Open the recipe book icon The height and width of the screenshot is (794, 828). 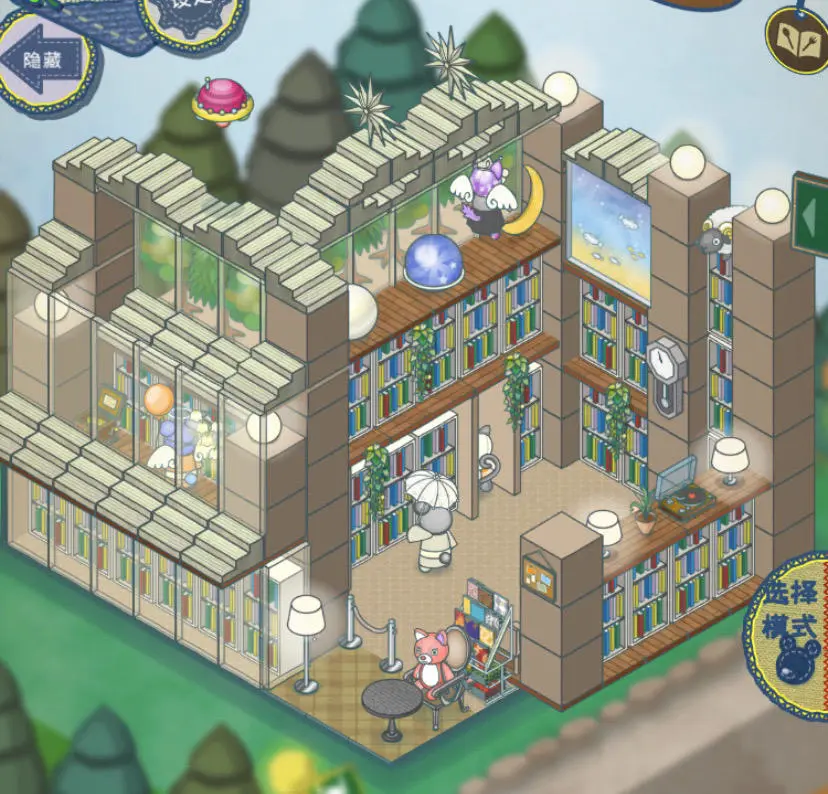click(798, 40)
